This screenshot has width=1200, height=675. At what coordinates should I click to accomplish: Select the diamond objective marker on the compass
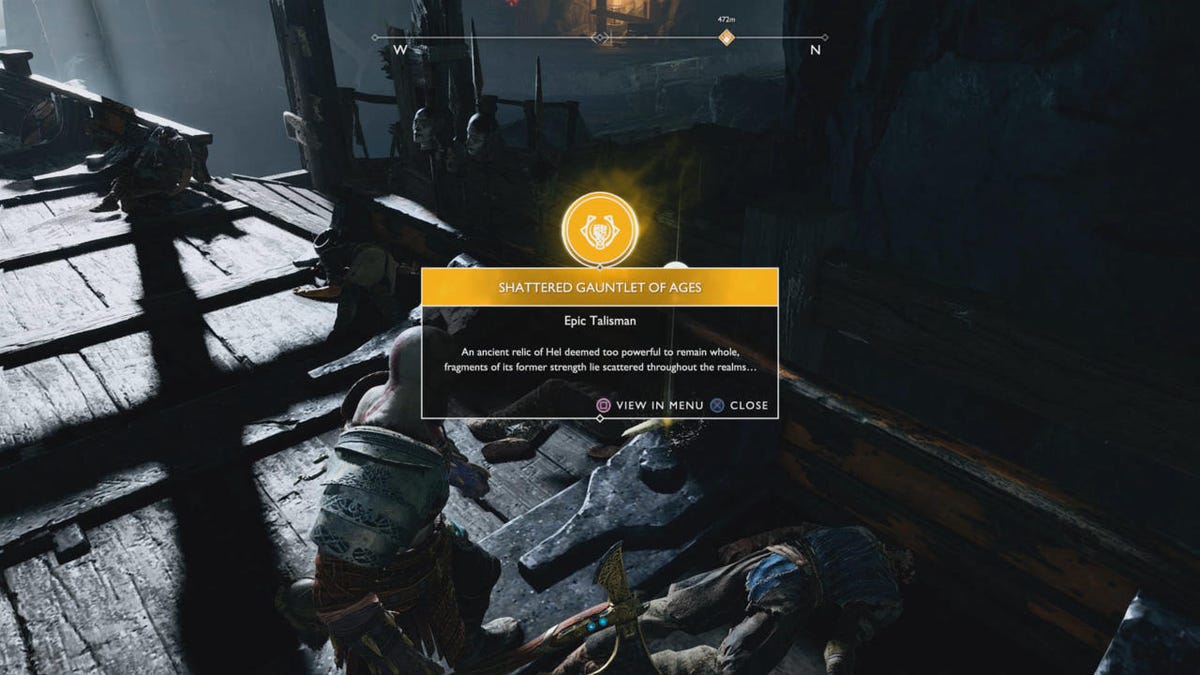click(x=727, y=38)
